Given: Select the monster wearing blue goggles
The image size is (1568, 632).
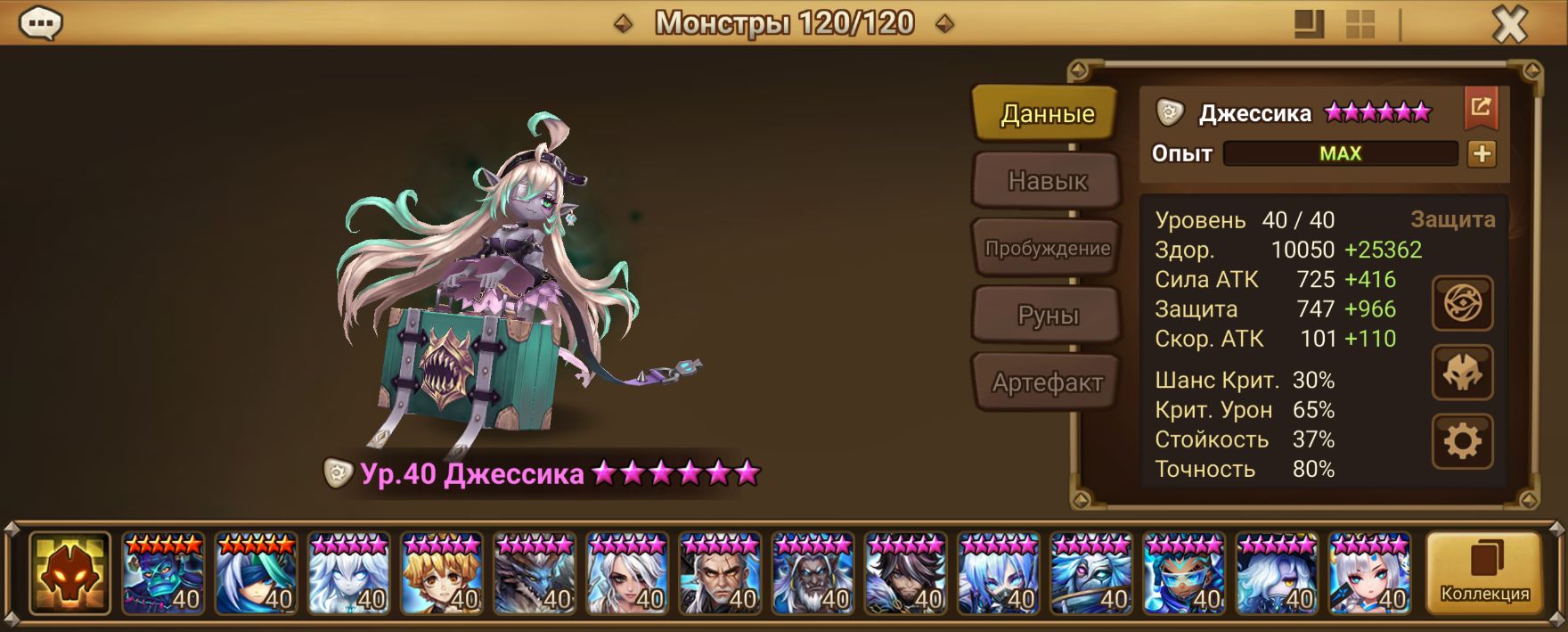Looking at the screenshot, I should (1184, 573).
